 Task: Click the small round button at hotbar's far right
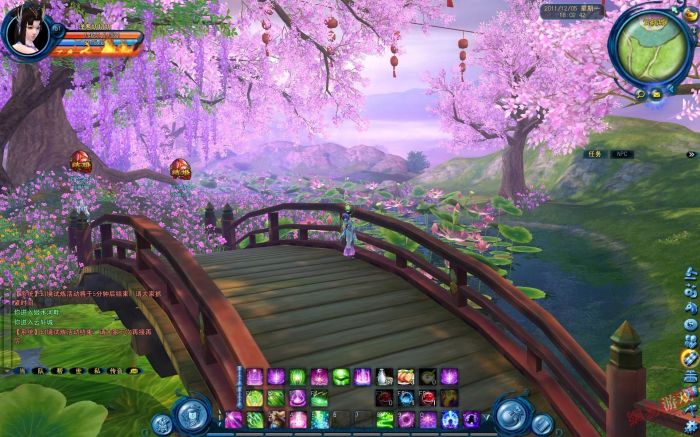(543, 423)
